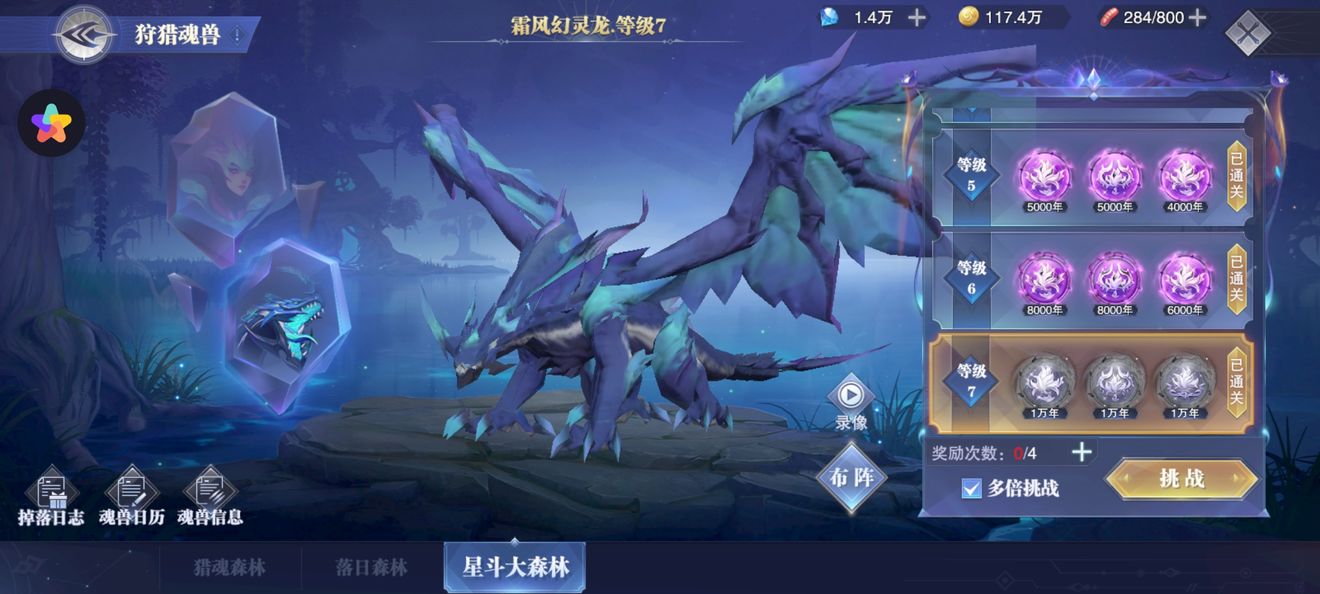Viewport: 1320px width, 594px height.
Task: Open the 掉落日志 drop log
Action: pos(51,497)
